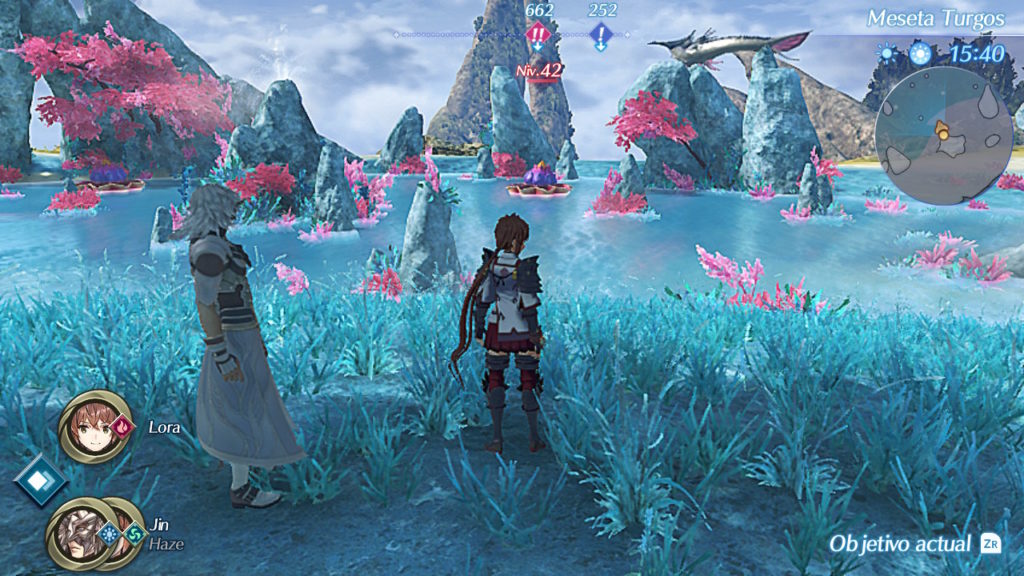
Task: Click the blue diamond switch icon
Action: [38, 481]
